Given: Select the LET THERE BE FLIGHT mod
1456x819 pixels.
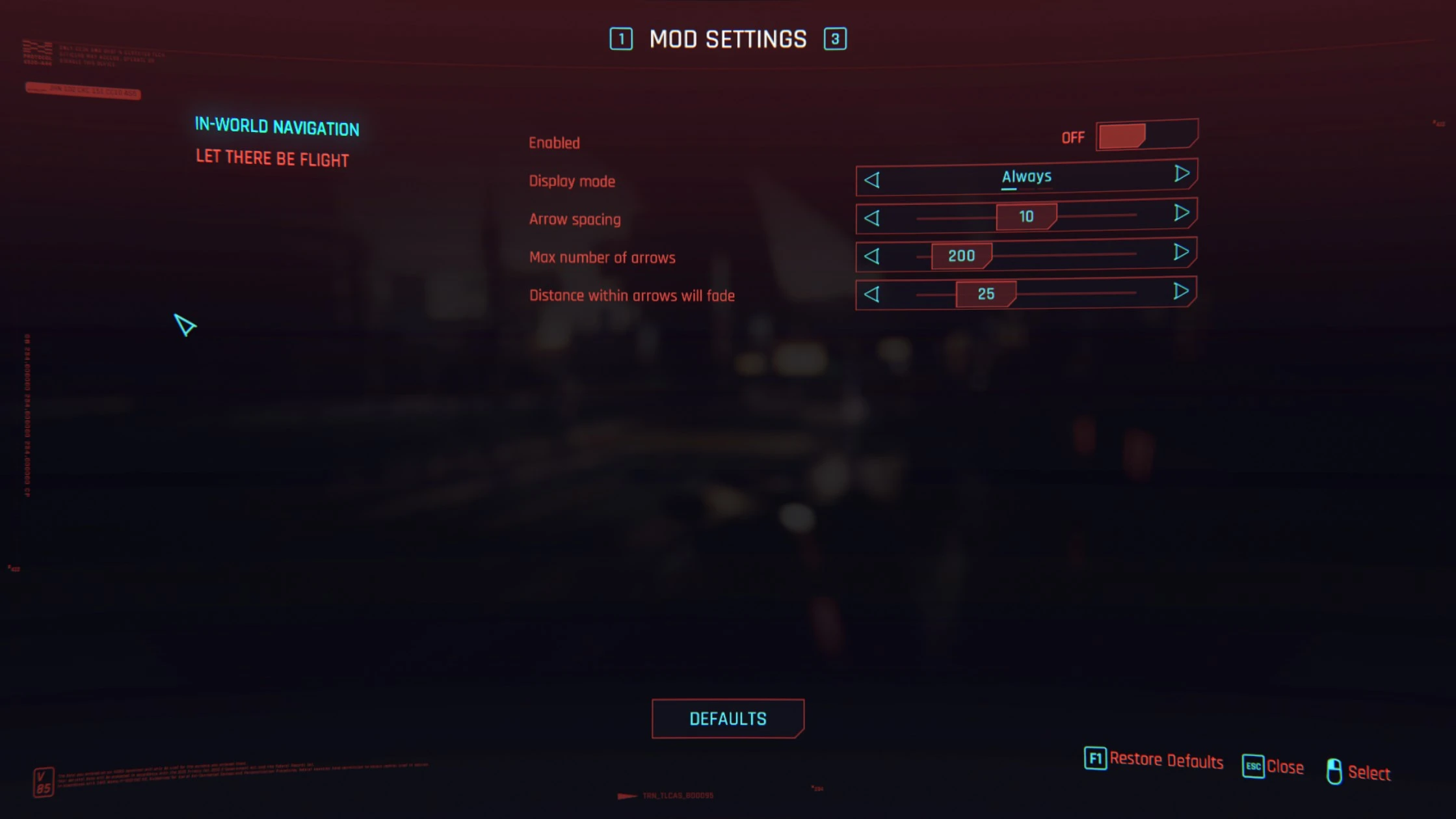Looking at the screenshot, I should tap(271, 158).
